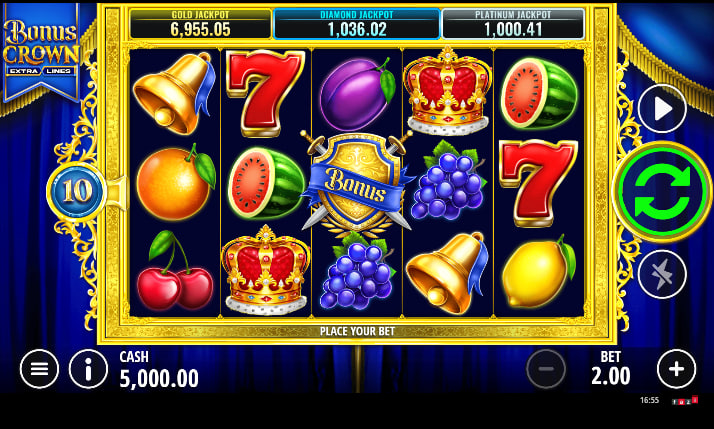Open the Bonus Crown Extra Lines logo

coord(41,50)
